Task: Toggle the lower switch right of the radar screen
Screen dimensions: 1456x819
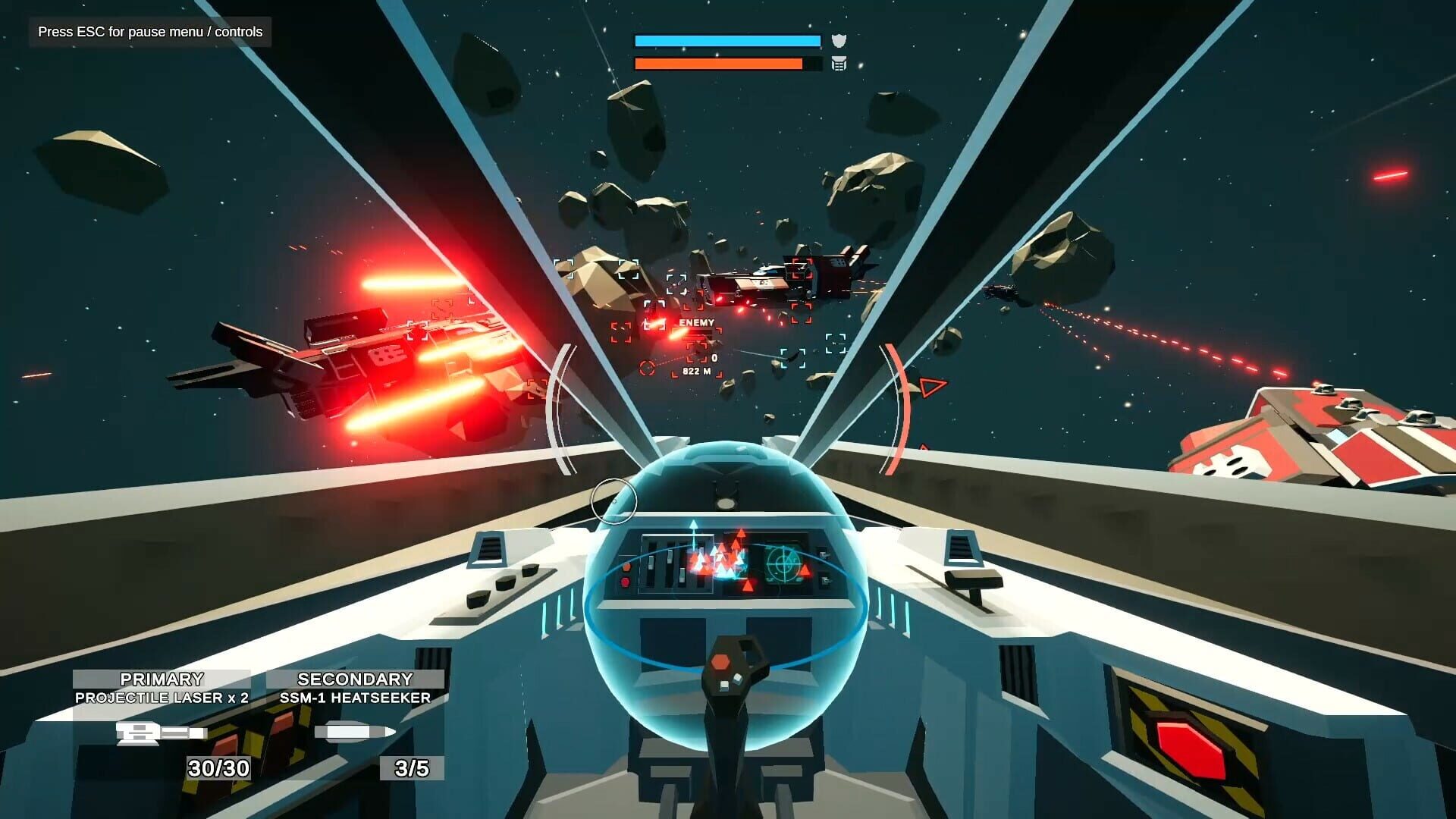Action: coord(825,579)
